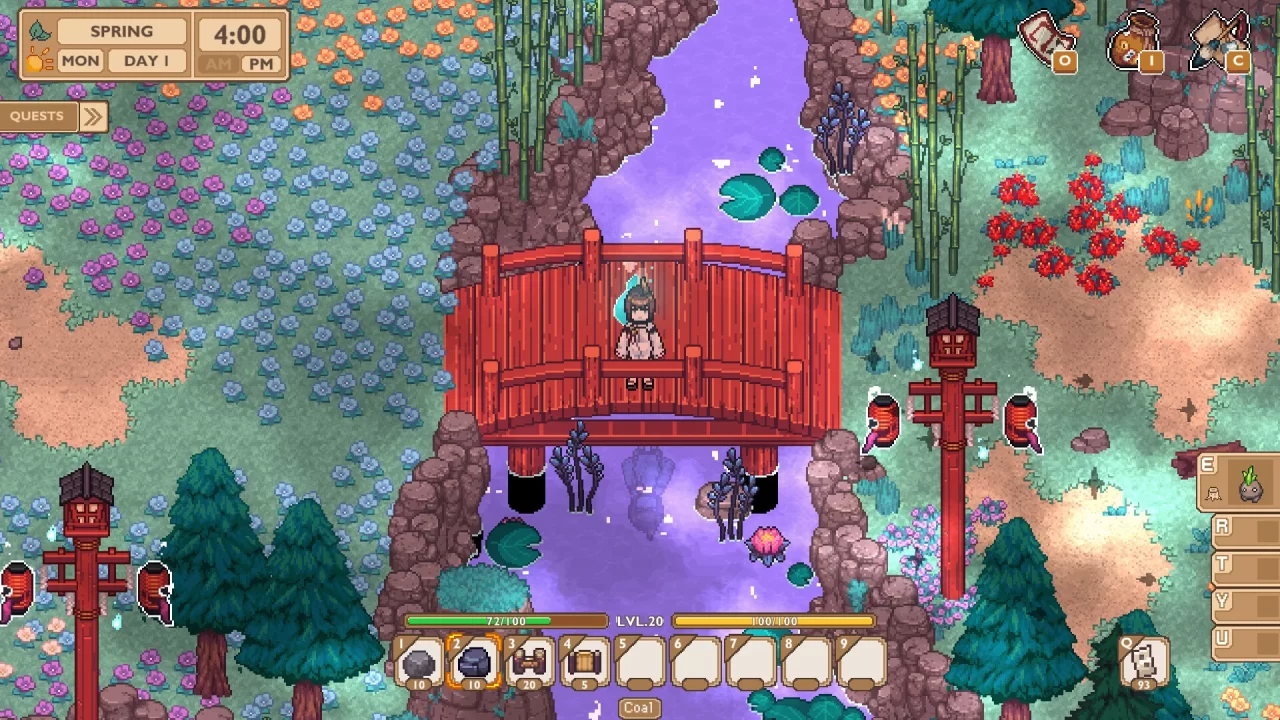1280x720 pixels.
Task: Expand quests using the double chevron arrow
Action: (x=92, y=116)
